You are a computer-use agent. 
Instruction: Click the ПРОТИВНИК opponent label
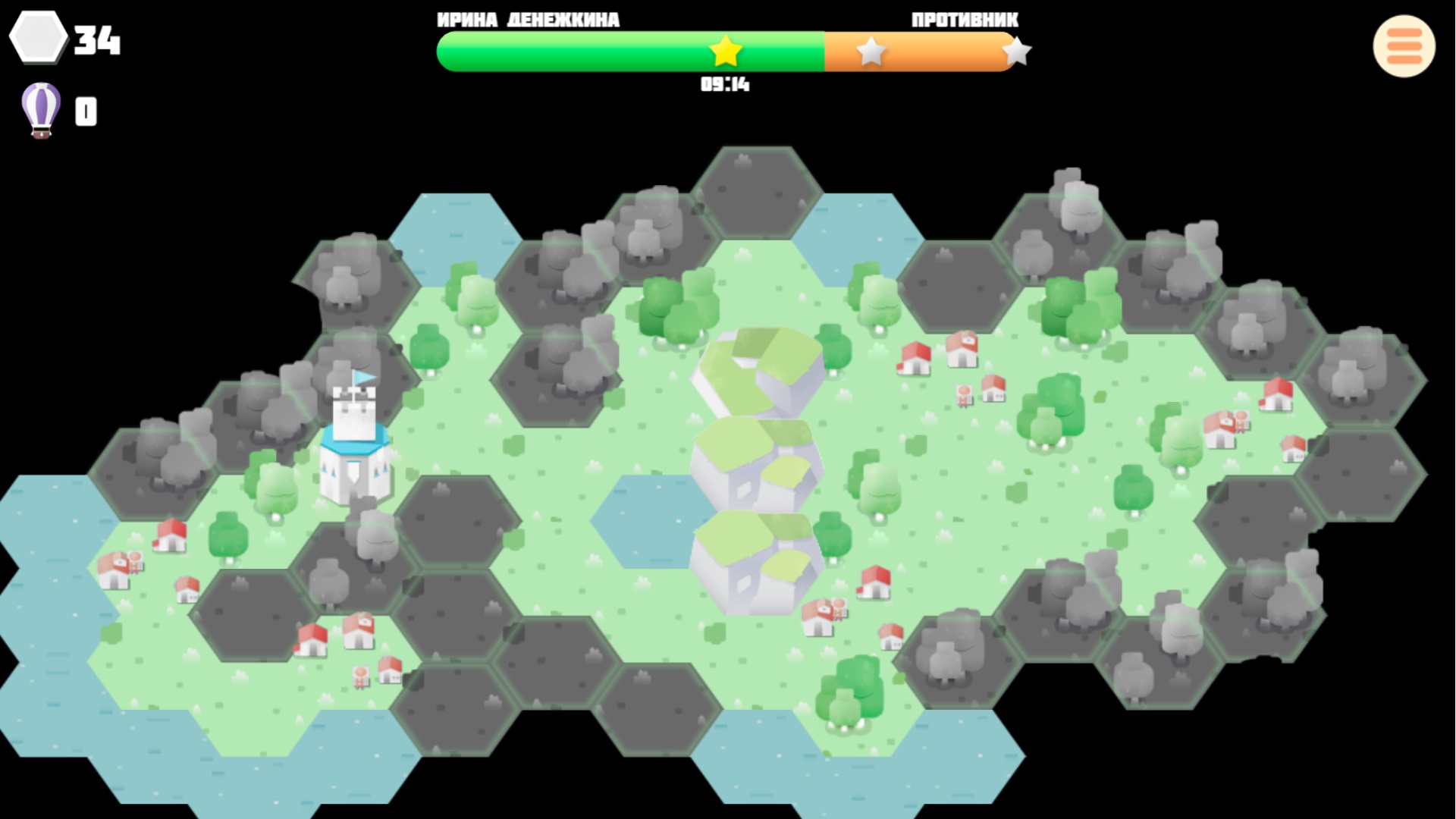point(965,20)
